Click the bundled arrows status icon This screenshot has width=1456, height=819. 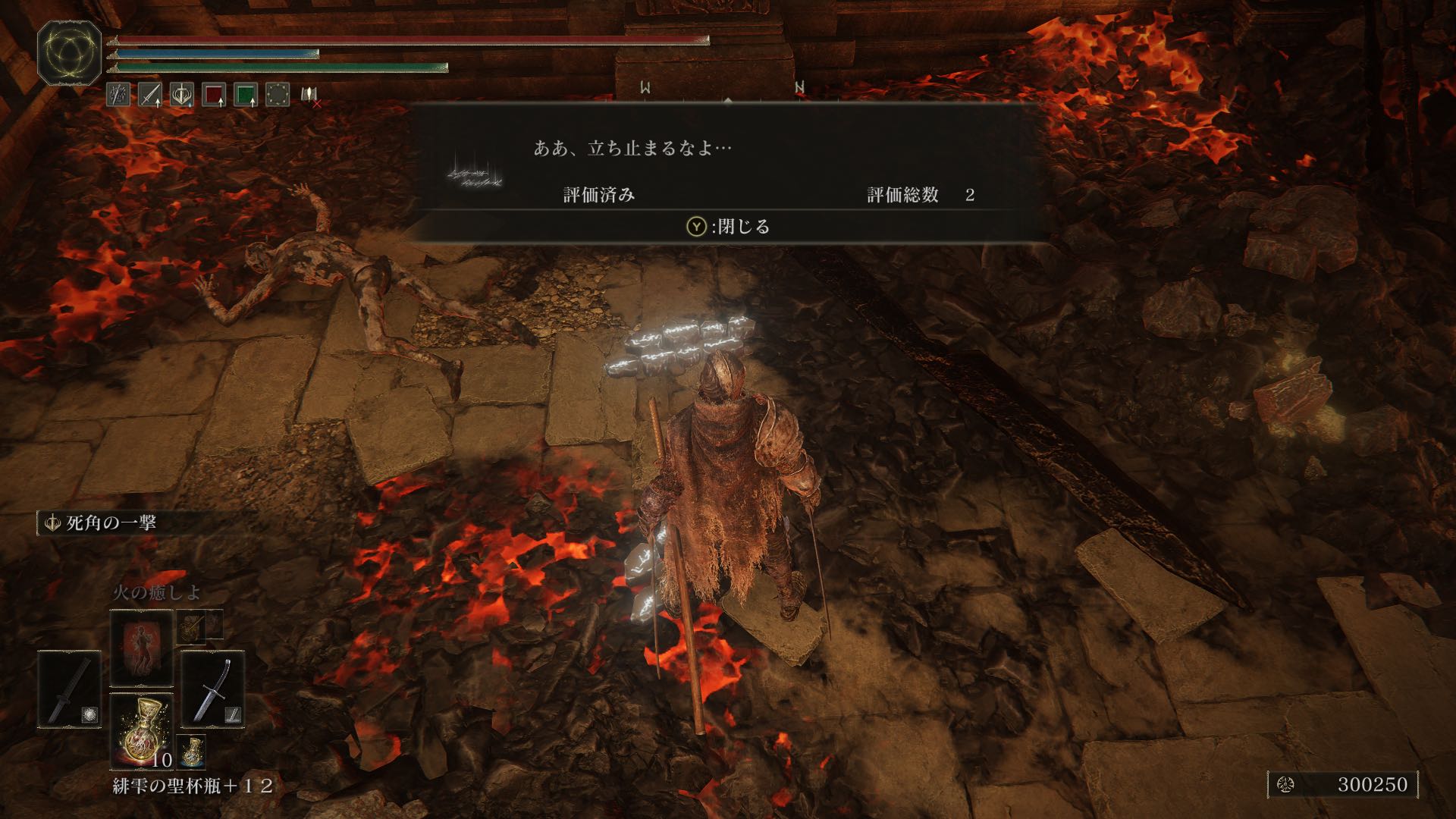click(118, 95)
